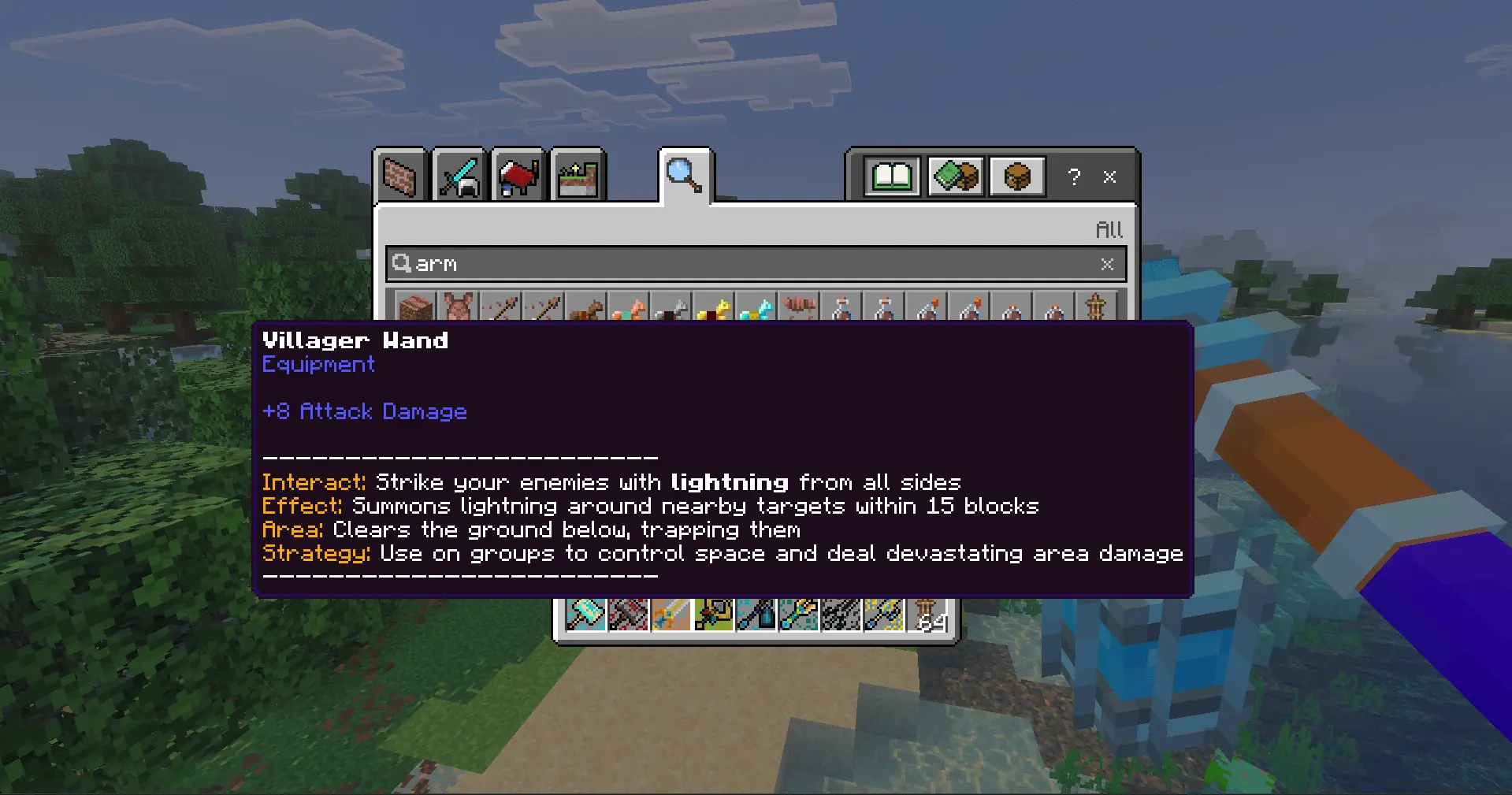1512x795 pixels.
Task: Choose the survival layout with chest icon
Action: pos(1017,176)
